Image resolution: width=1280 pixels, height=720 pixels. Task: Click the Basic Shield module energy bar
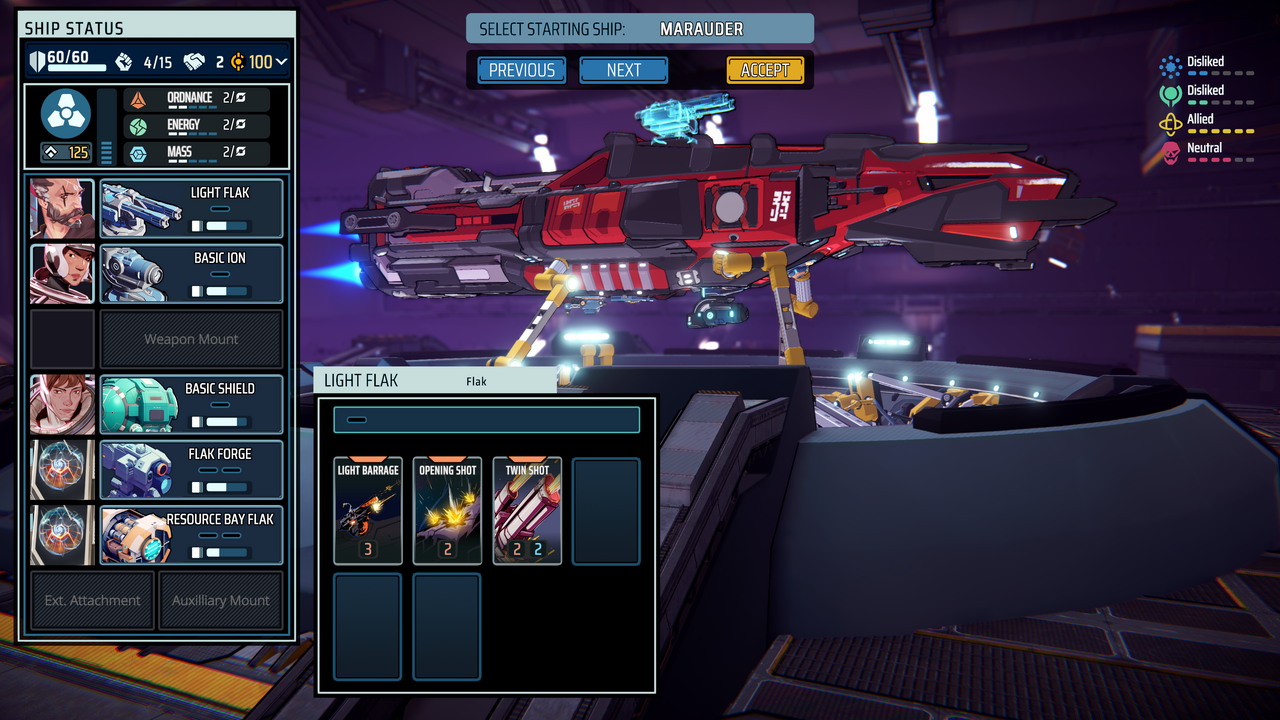(x=222, y=420)
